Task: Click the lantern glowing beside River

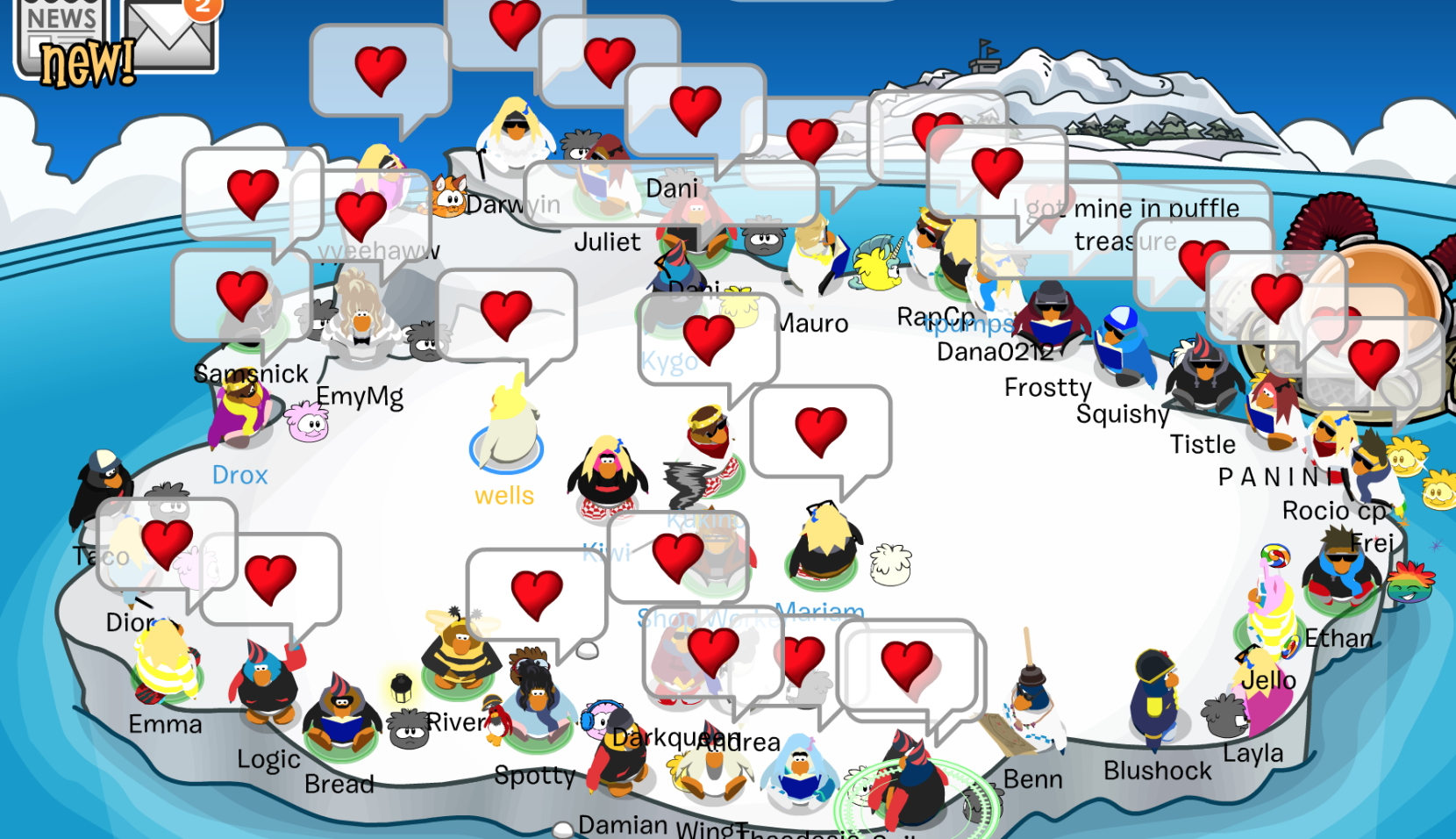Action: pos(402,691)
